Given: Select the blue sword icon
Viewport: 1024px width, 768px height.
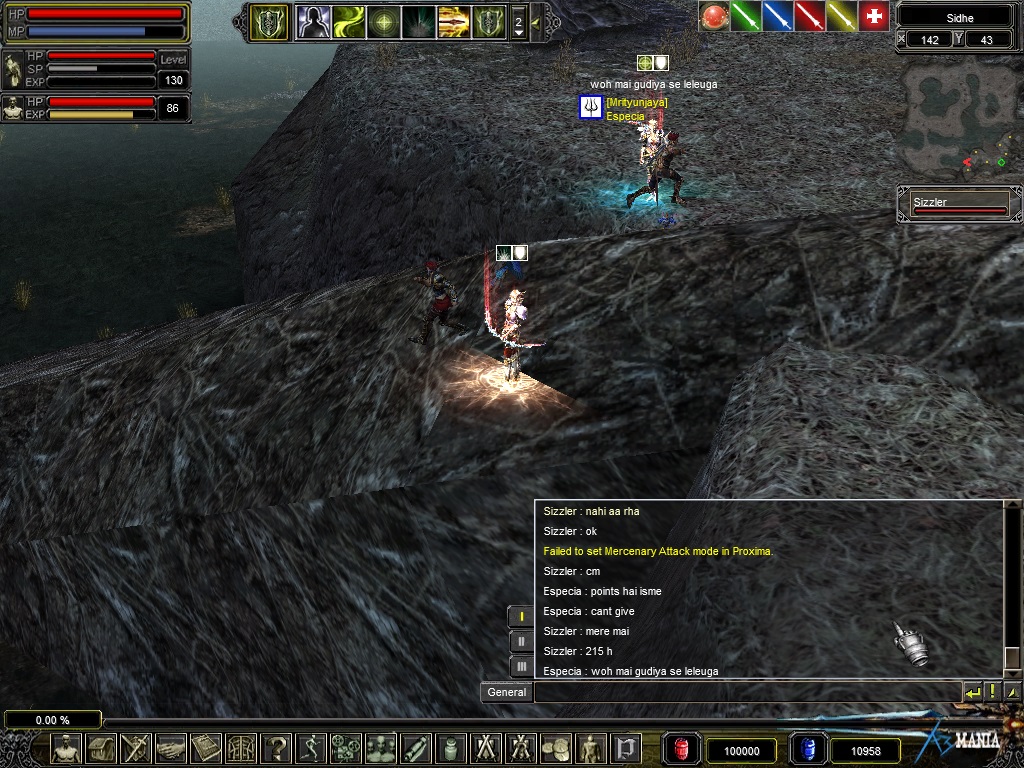Looking at the screenshot, I should point(777,16).
